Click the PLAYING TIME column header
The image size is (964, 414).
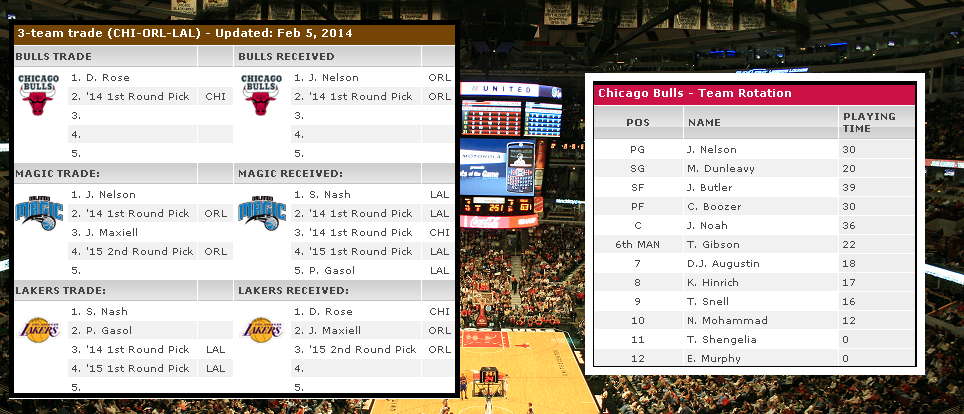coord(869,122)
